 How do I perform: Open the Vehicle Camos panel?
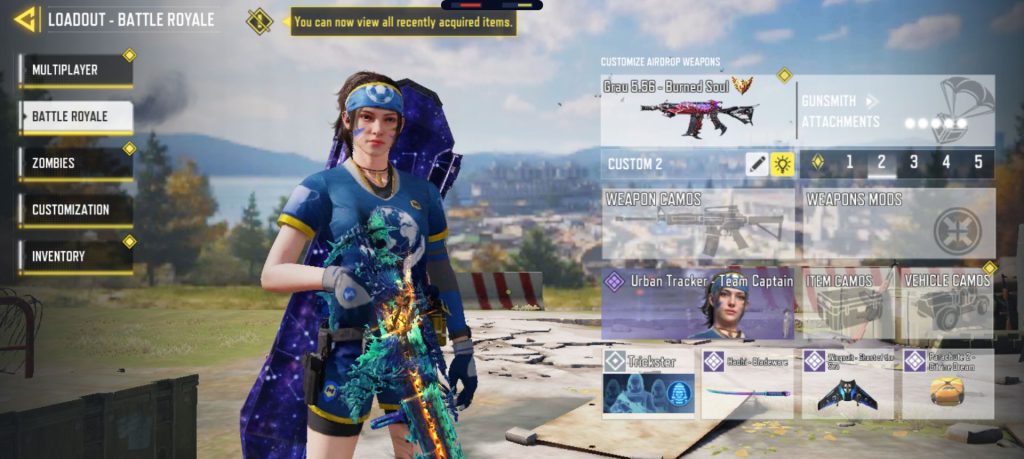[947, 305]
